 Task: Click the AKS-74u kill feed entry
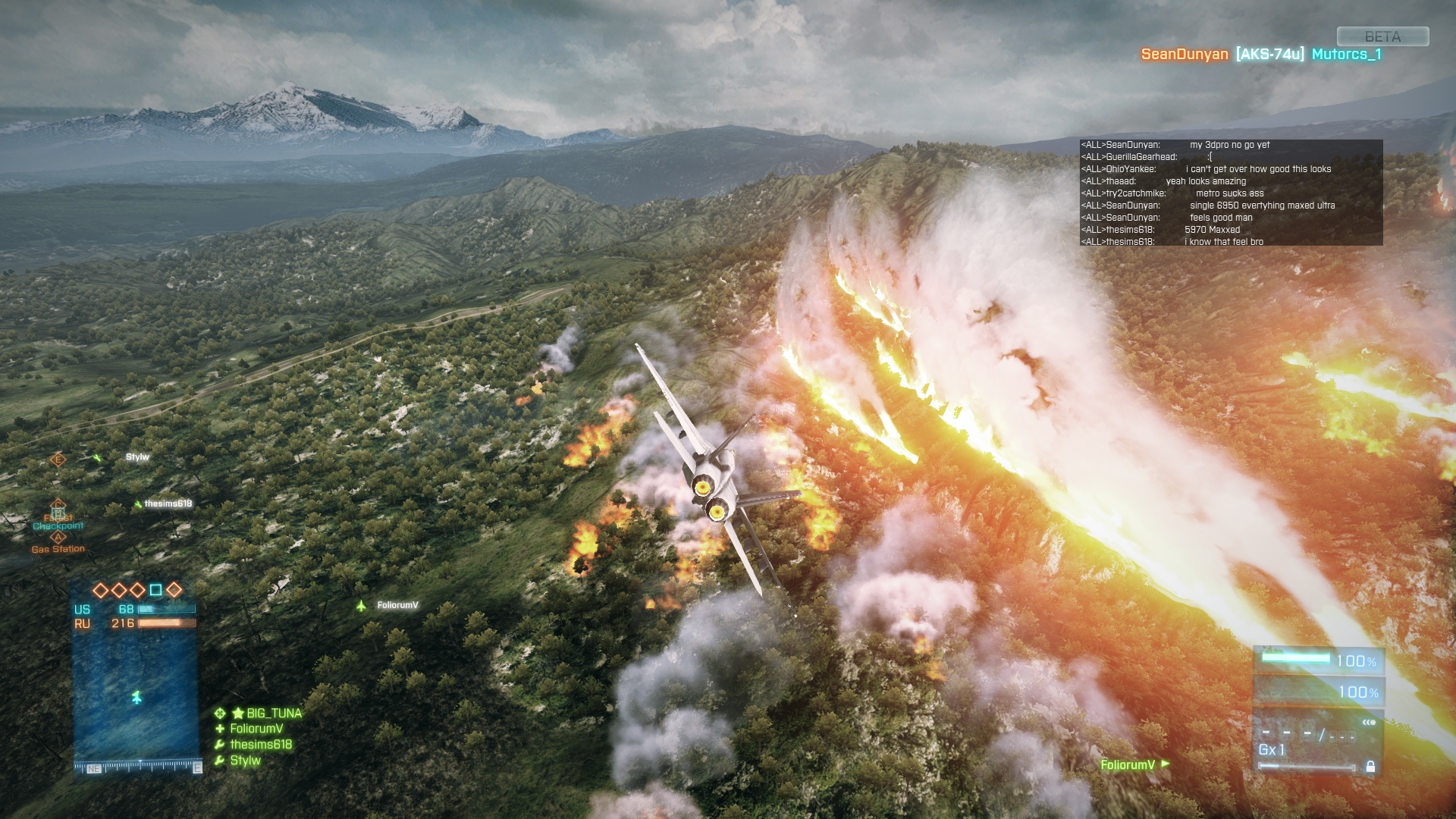pyautogui.click(x=1269, y=54)
